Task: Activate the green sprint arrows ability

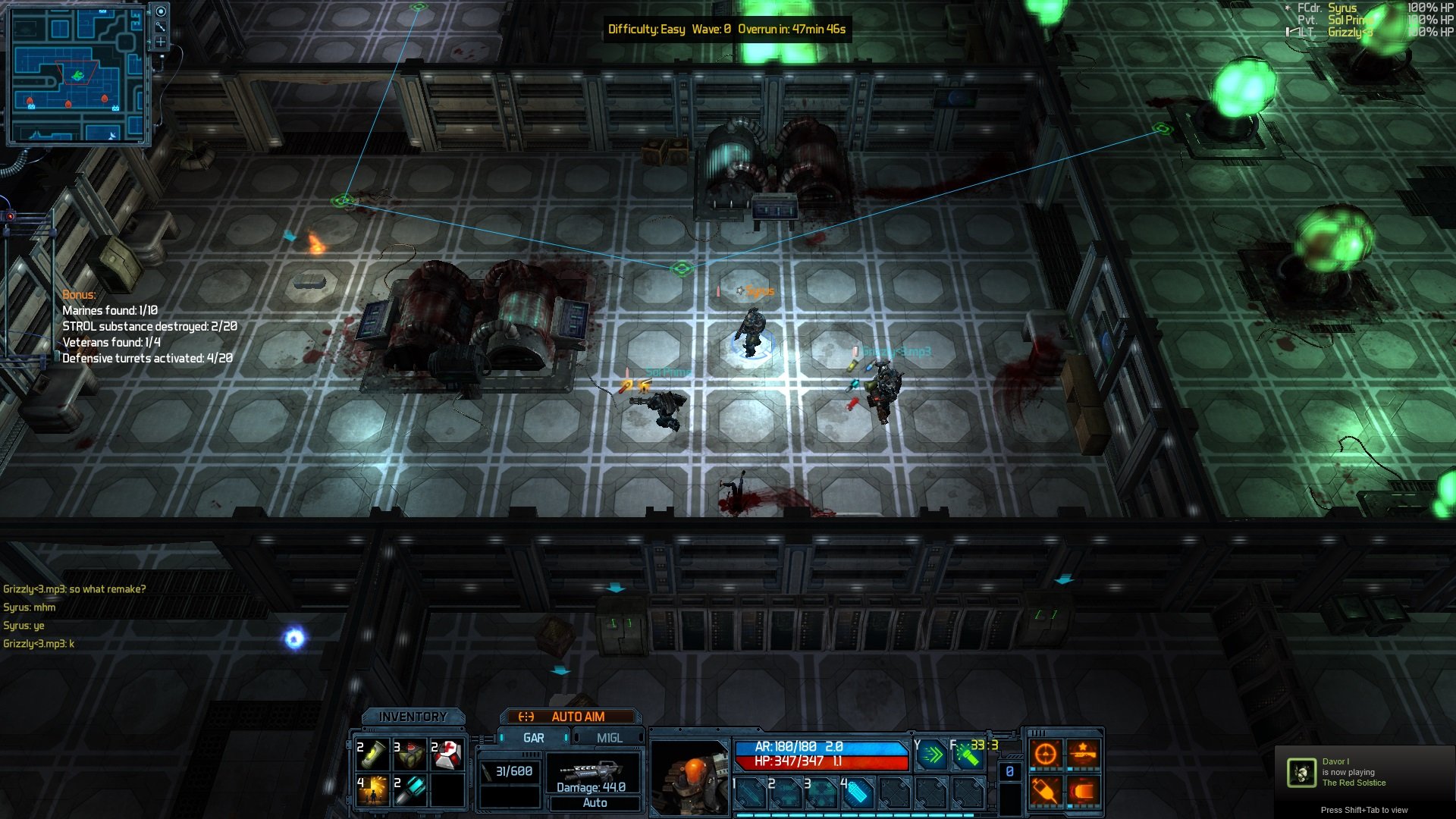Action: click(932, 755)
